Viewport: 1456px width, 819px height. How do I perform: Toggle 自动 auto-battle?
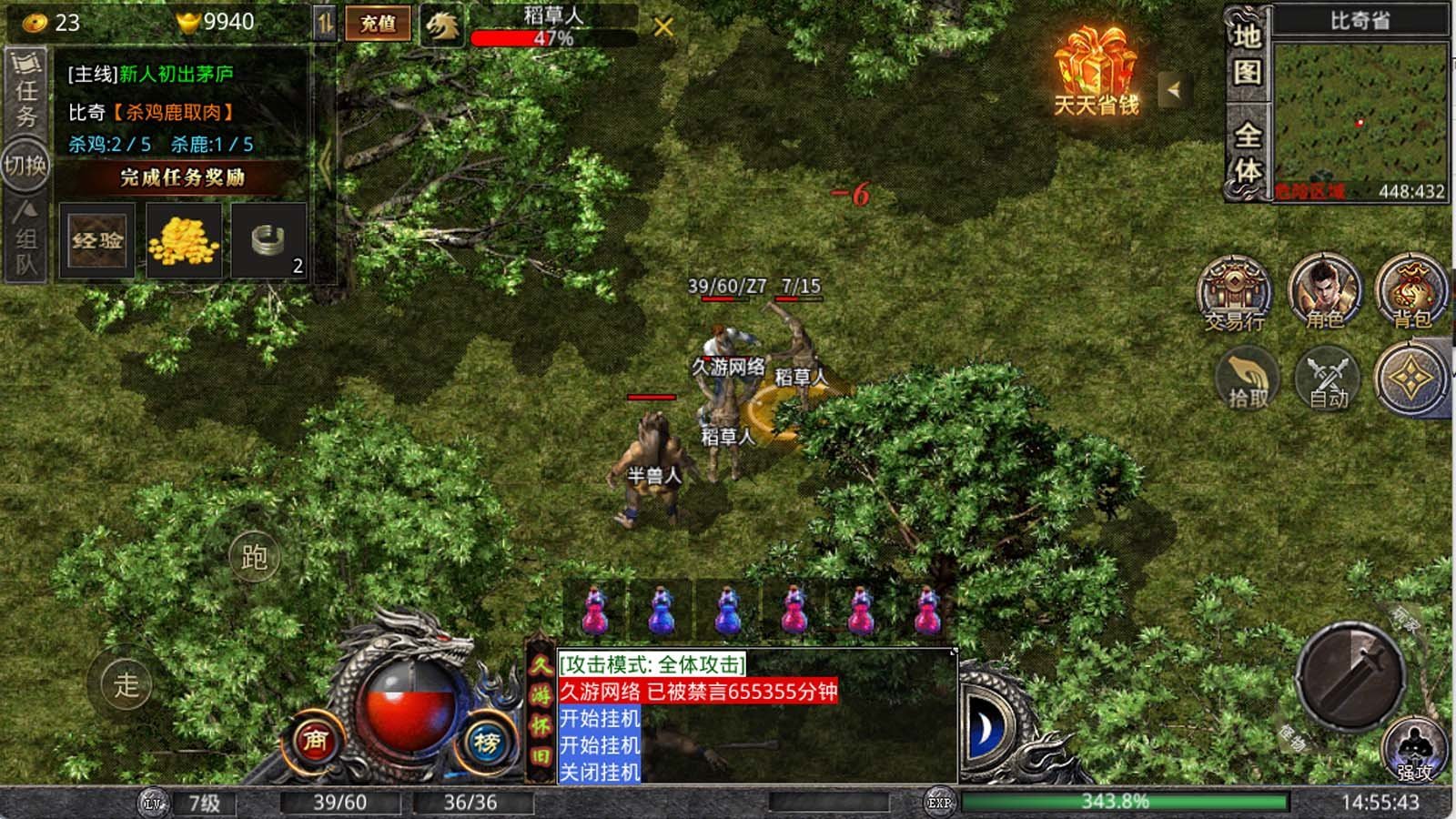[1328, 379]
